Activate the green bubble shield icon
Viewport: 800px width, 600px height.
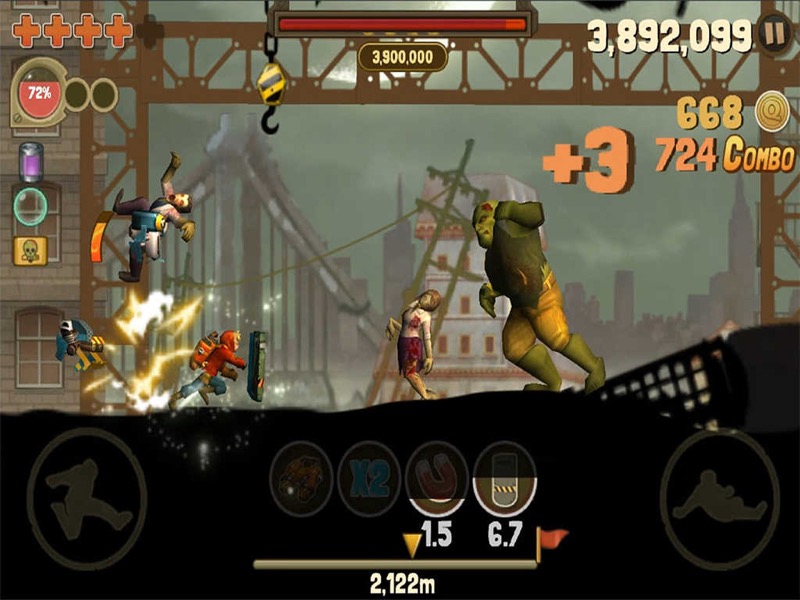click(31, 207)
